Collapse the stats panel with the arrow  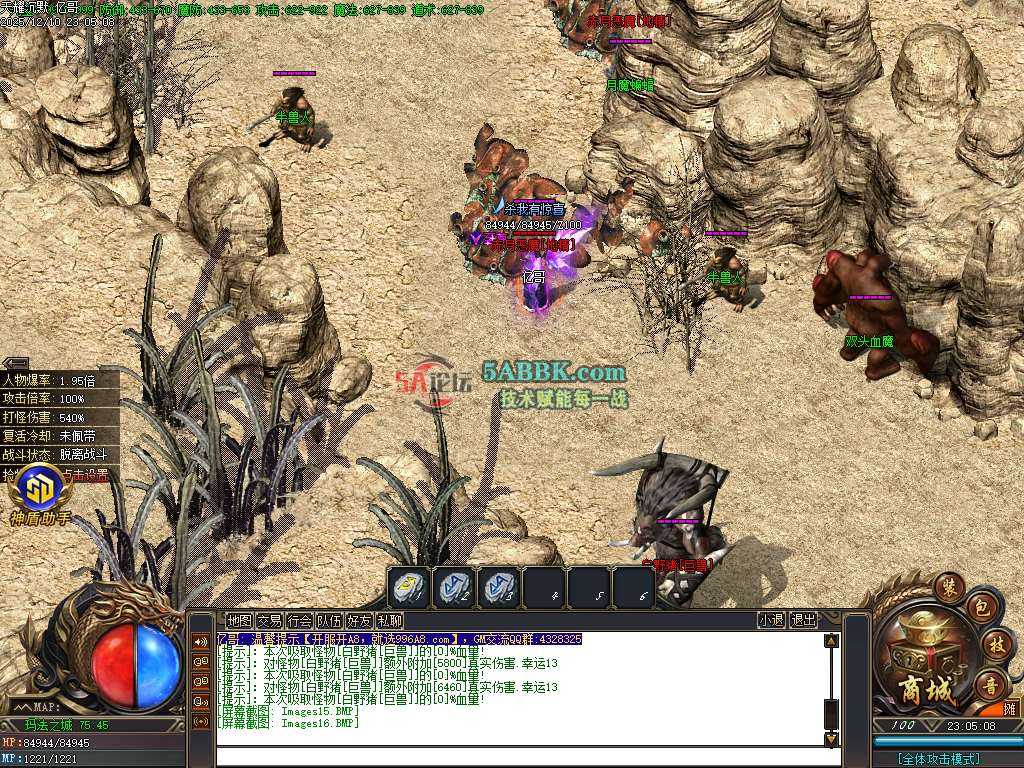point(15,363)
